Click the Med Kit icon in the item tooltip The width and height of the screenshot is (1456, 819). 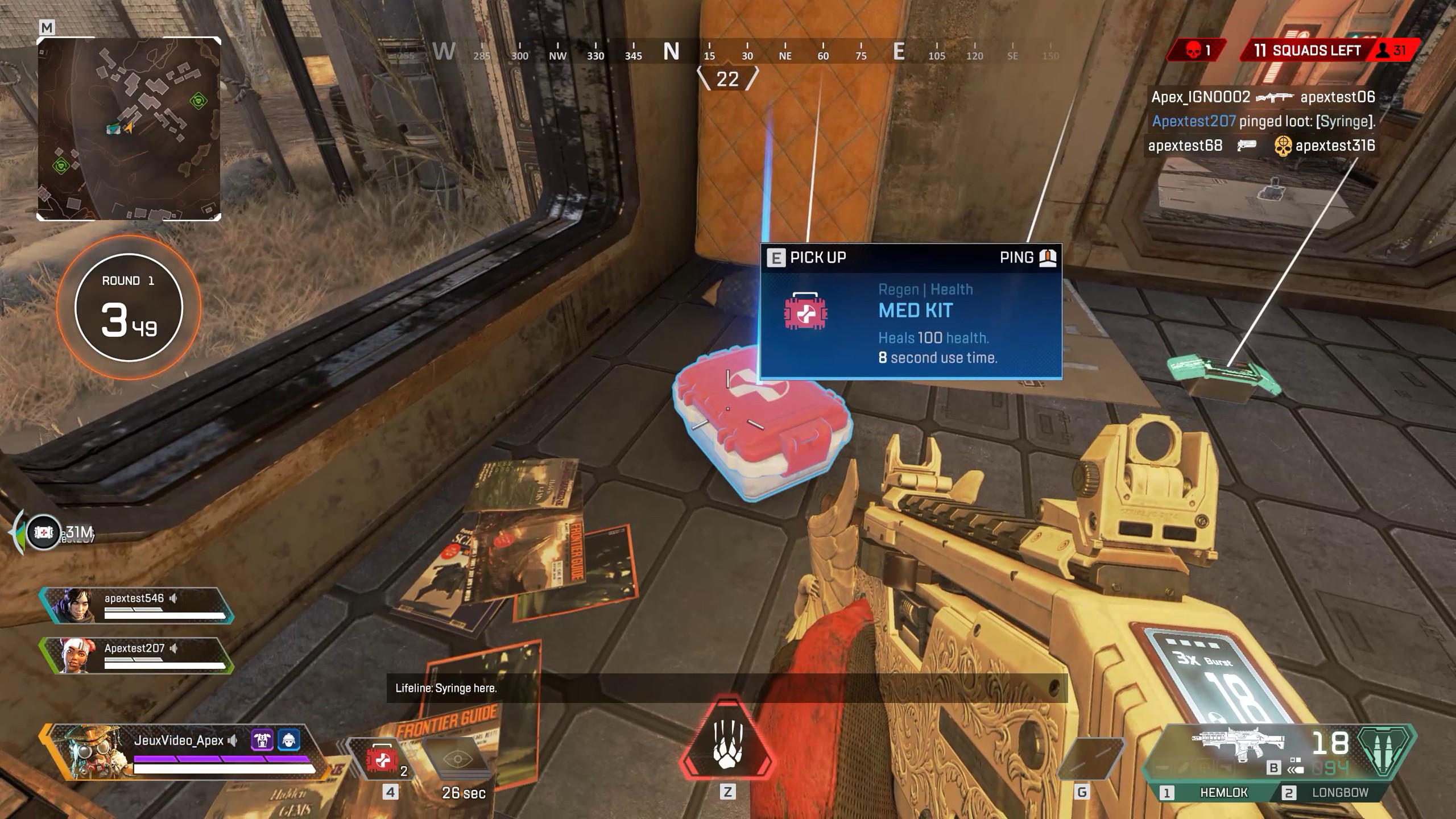[x=806, y=312]
